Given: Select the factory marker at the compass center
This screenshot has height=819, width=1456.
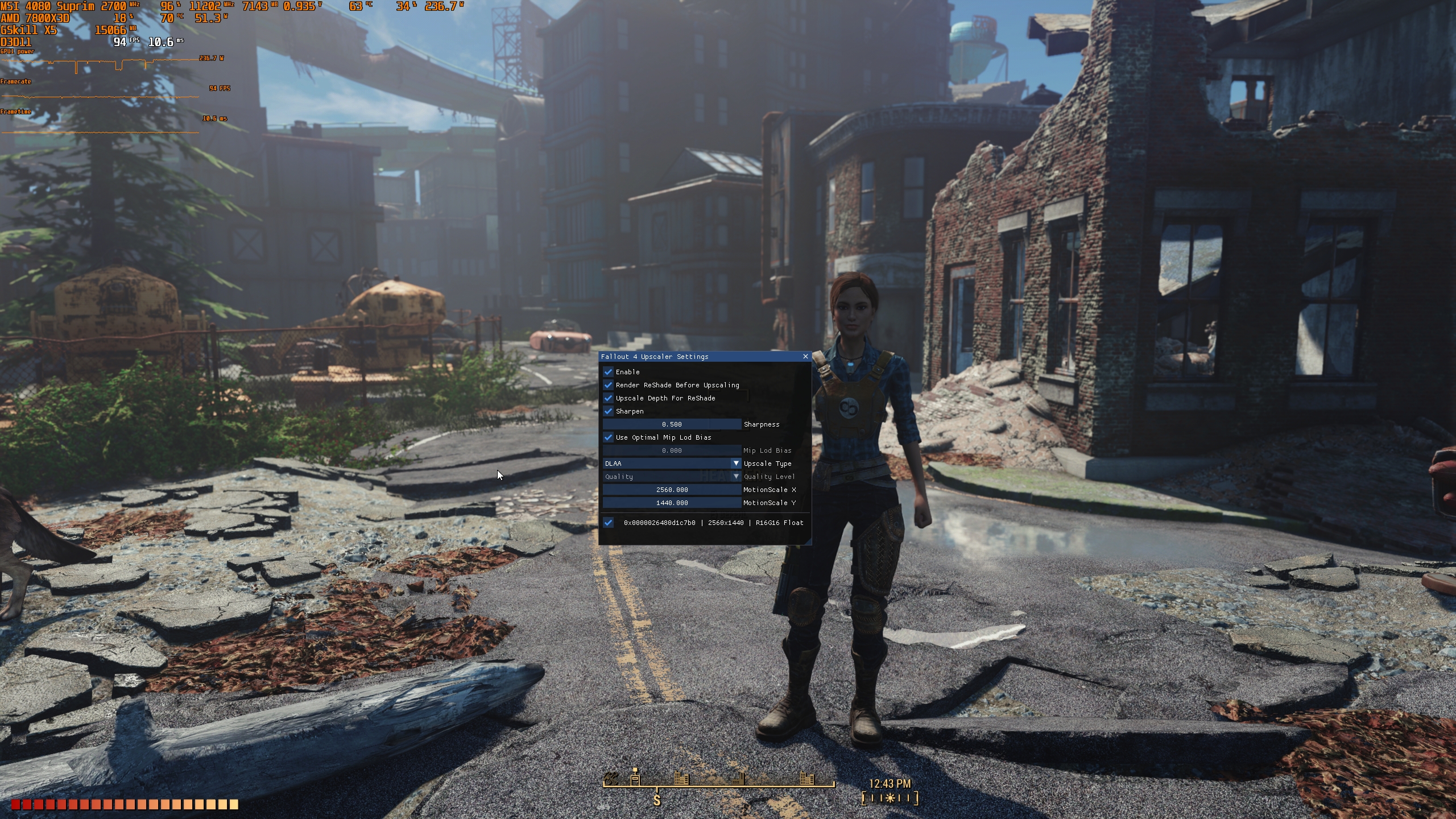Looking at the screenshot, I should [738, 780].
